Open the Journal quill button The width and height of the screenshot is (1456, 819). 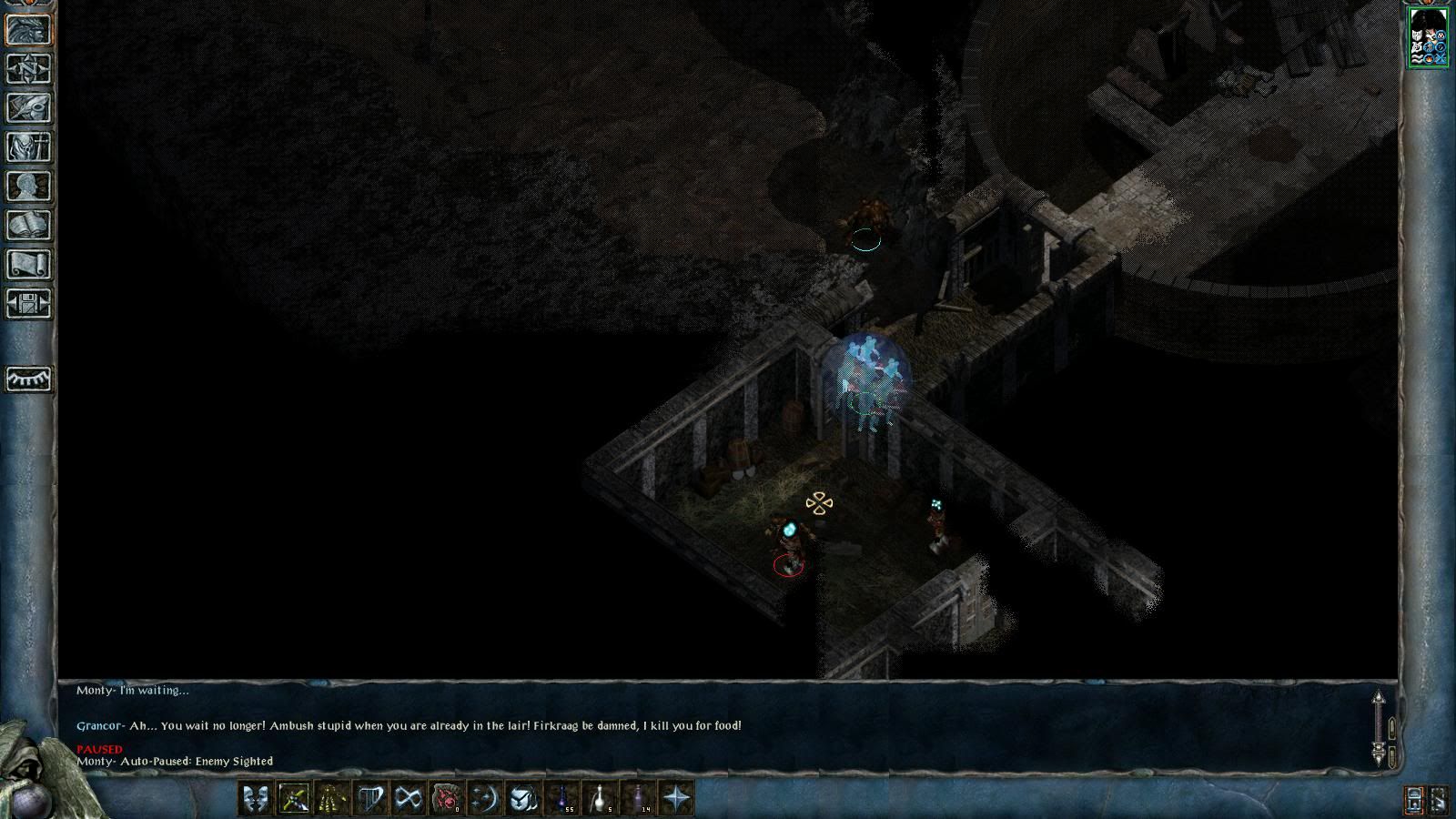point(29,107)
